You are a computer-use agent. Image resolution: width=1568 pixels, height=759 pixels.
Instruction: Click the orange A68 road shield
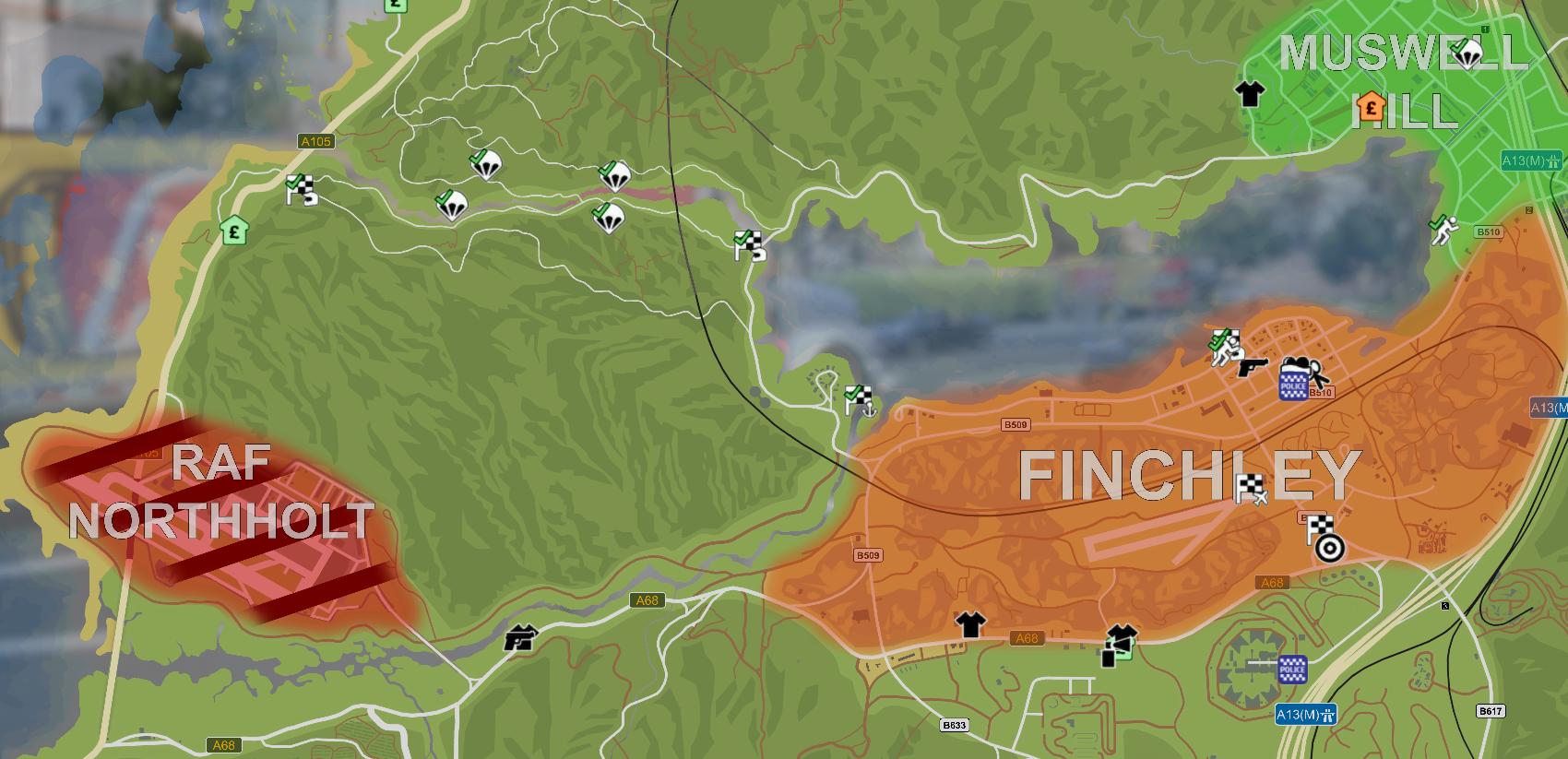click(1271, 582)
